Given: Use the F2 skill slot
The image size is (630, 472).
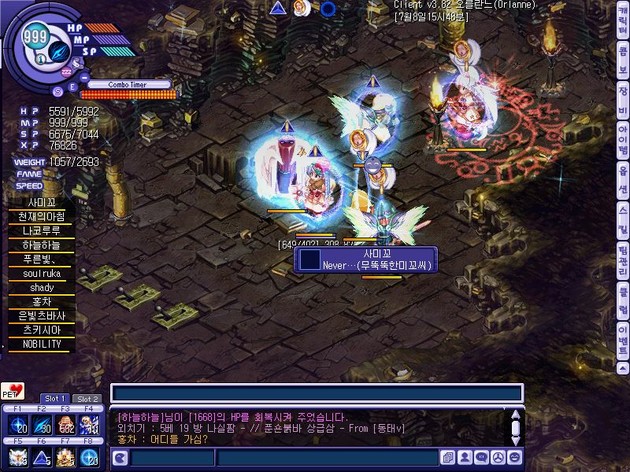Looking at the screenshot, I should (42, 426).
